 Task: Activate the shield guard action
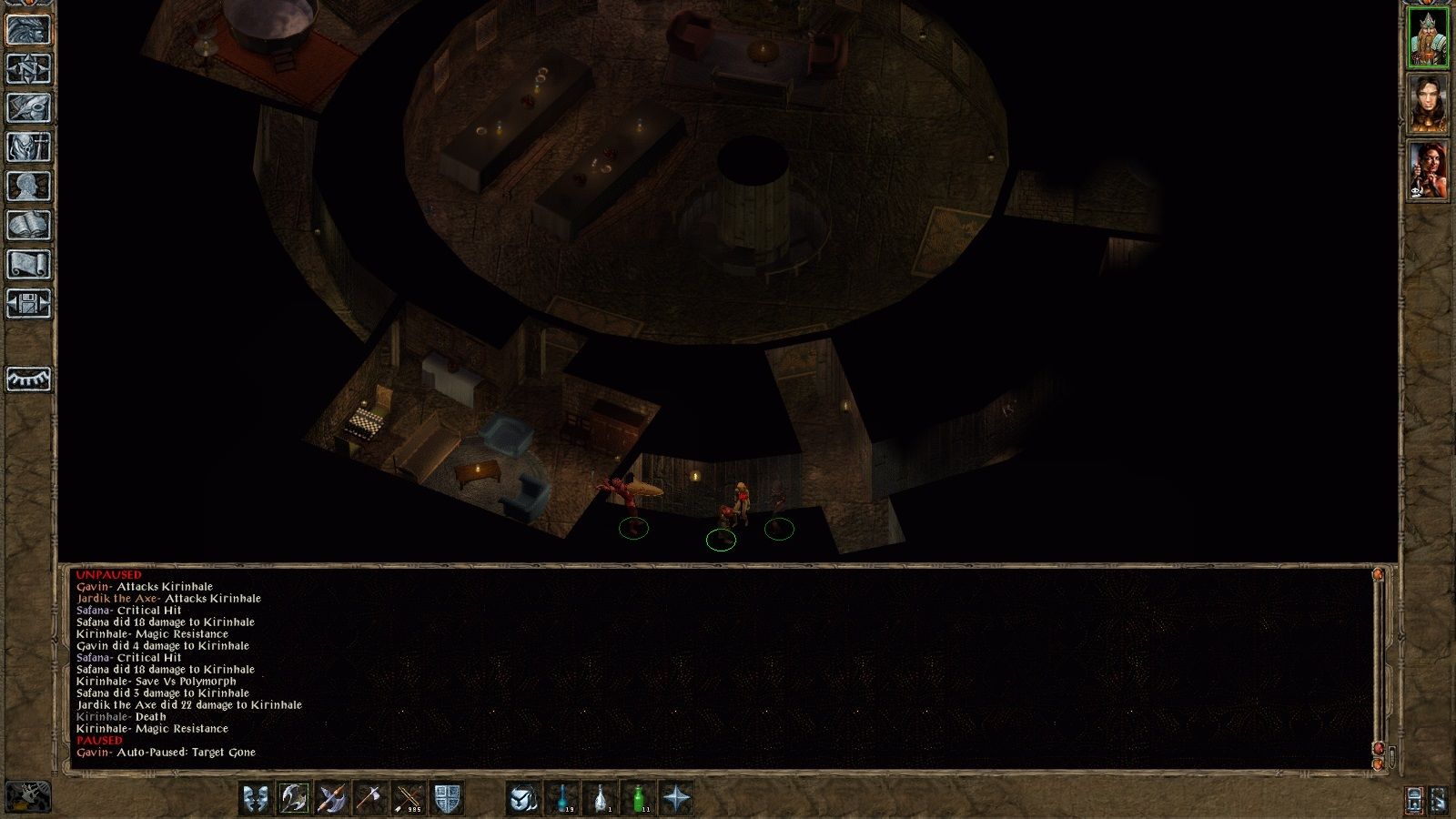[x=447, y=798]
